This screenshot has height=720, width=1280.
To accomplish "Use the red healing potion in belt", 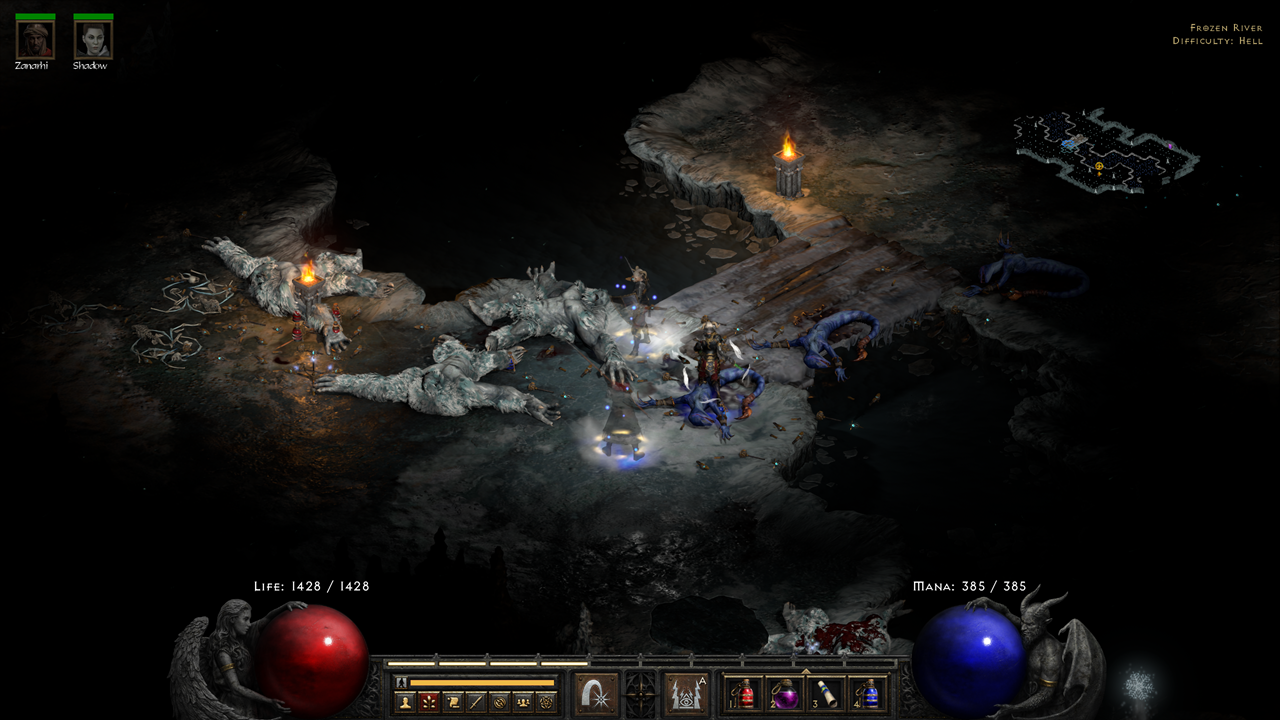I will point(744,693).
